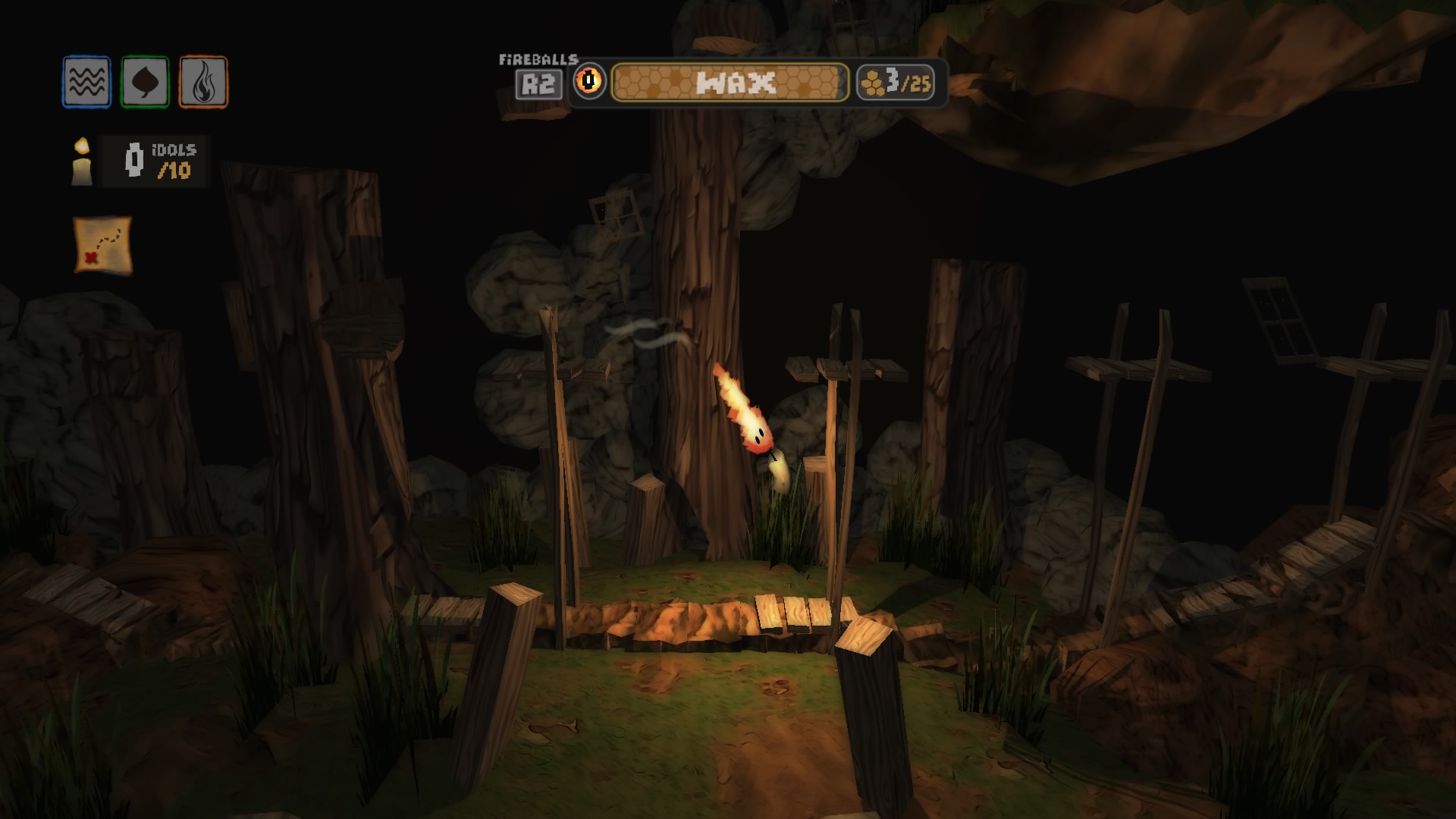This screenshot has height=819, width=1456.
Task: Click the FIREBALLS label above the R2 button
Action: click(x=538, y=58)
